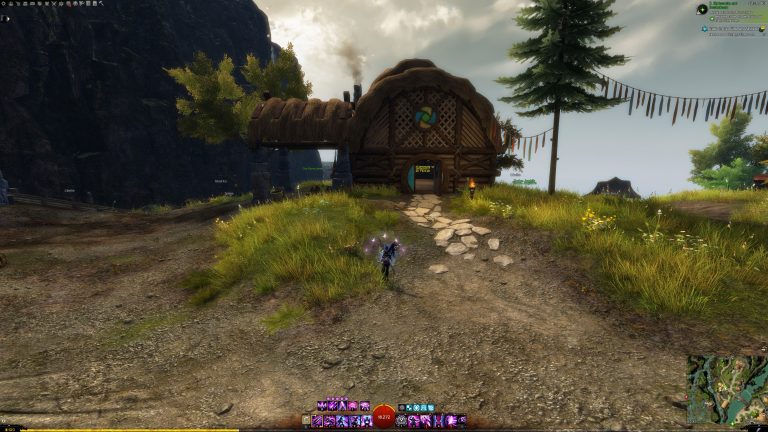Use the last profession skill above weapon skills
This screenshot has width=768, height=432.
(365, 407)
